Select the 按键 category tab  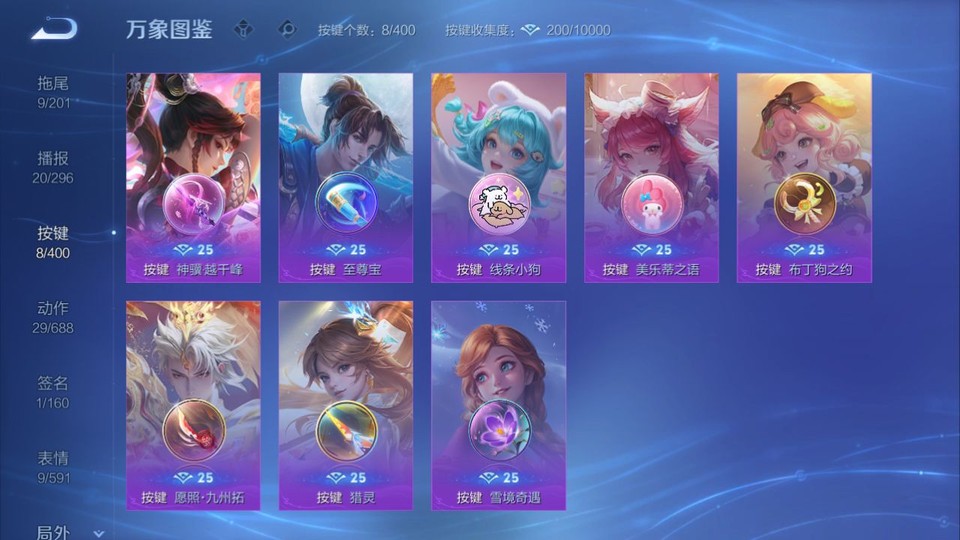[54, 241]
